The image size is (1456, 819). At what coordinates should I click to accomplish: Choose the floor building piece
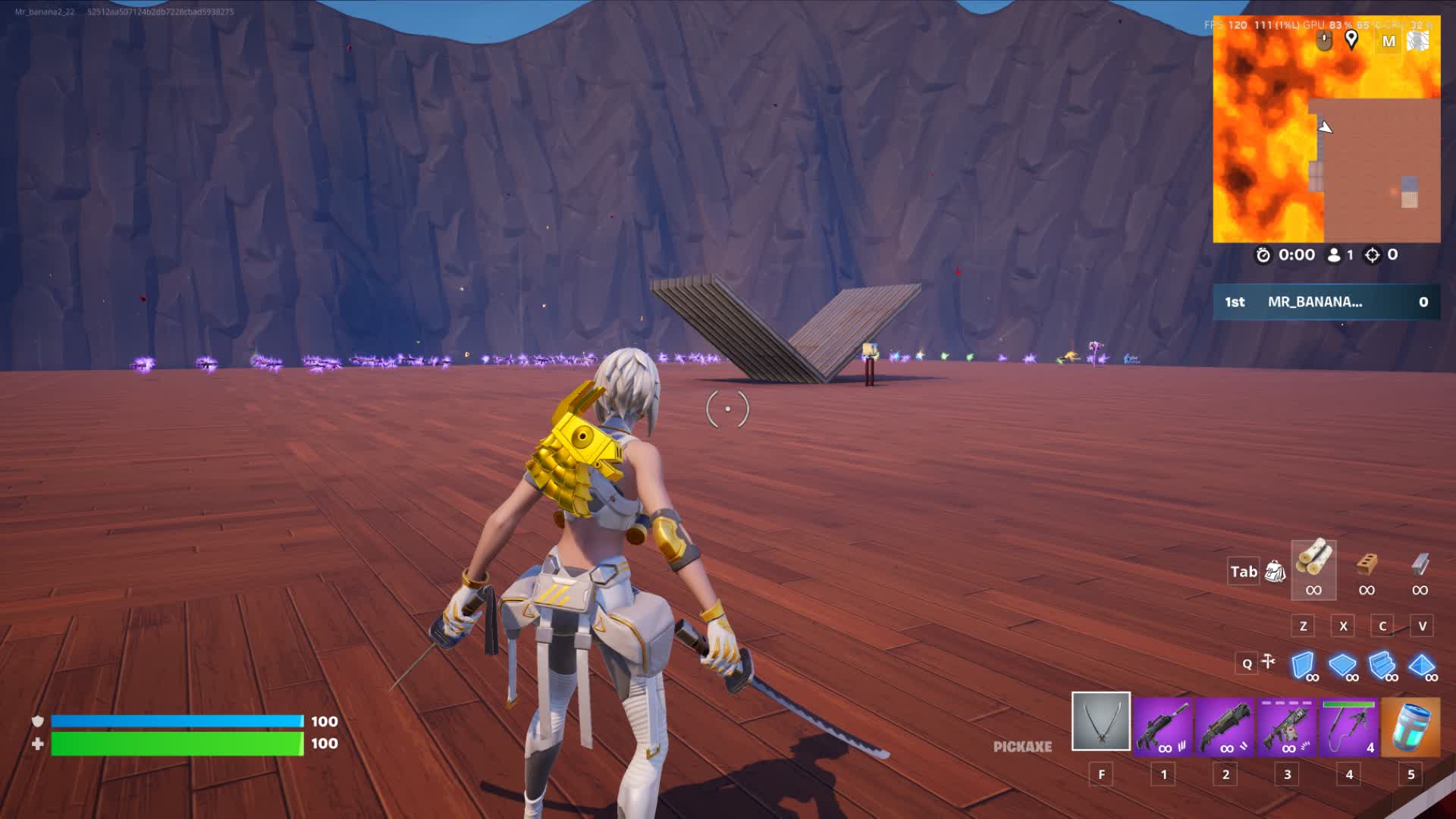click(1342, 666)
